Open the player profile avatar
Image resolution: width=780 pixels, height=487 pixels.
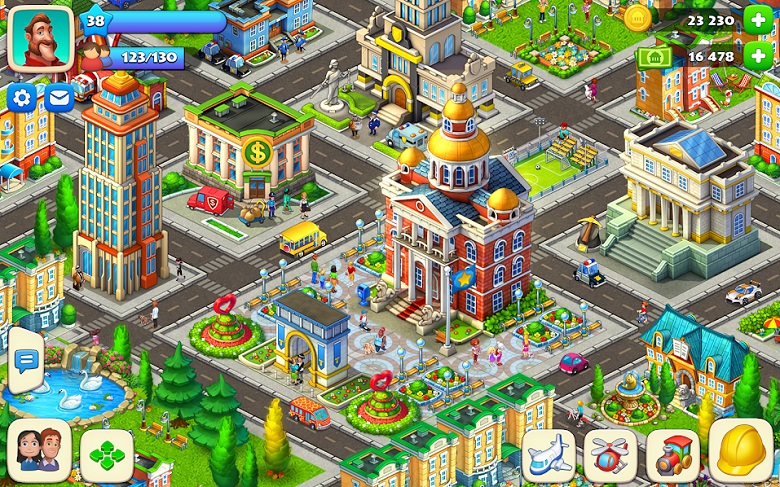(40, 39)
